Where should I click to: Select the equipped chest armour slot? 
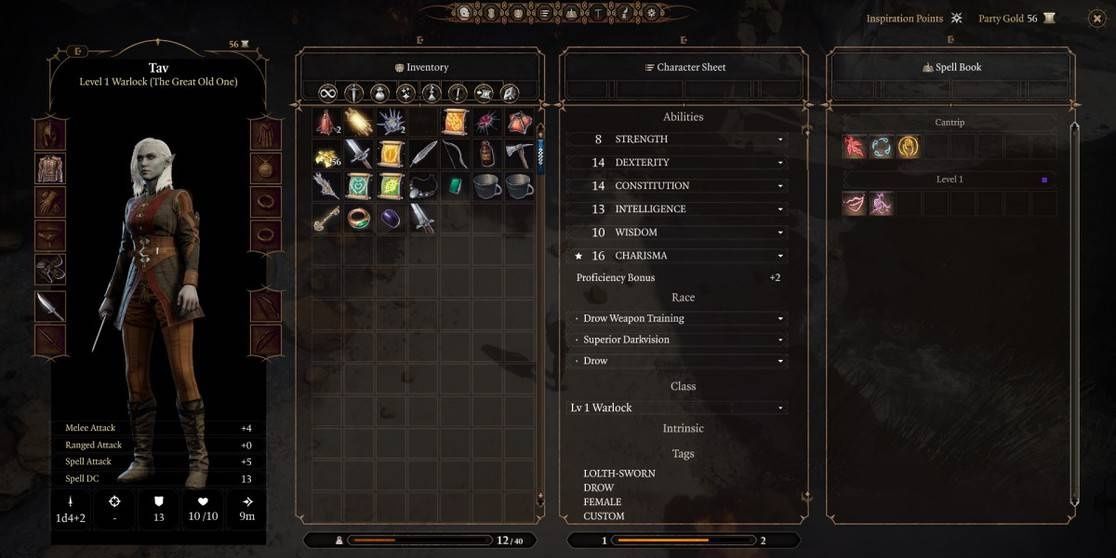[50, 168]
